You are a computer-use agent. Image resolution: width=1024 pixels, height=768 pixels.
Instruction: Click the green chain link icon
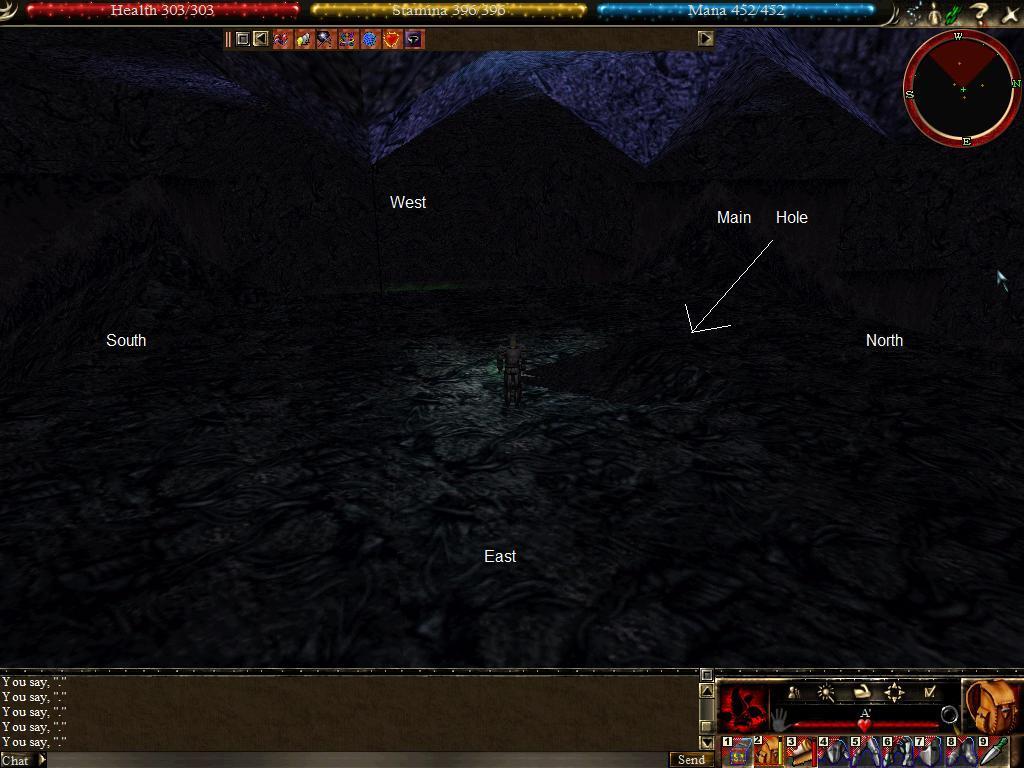pyautogui.click(x=953, y=14)
